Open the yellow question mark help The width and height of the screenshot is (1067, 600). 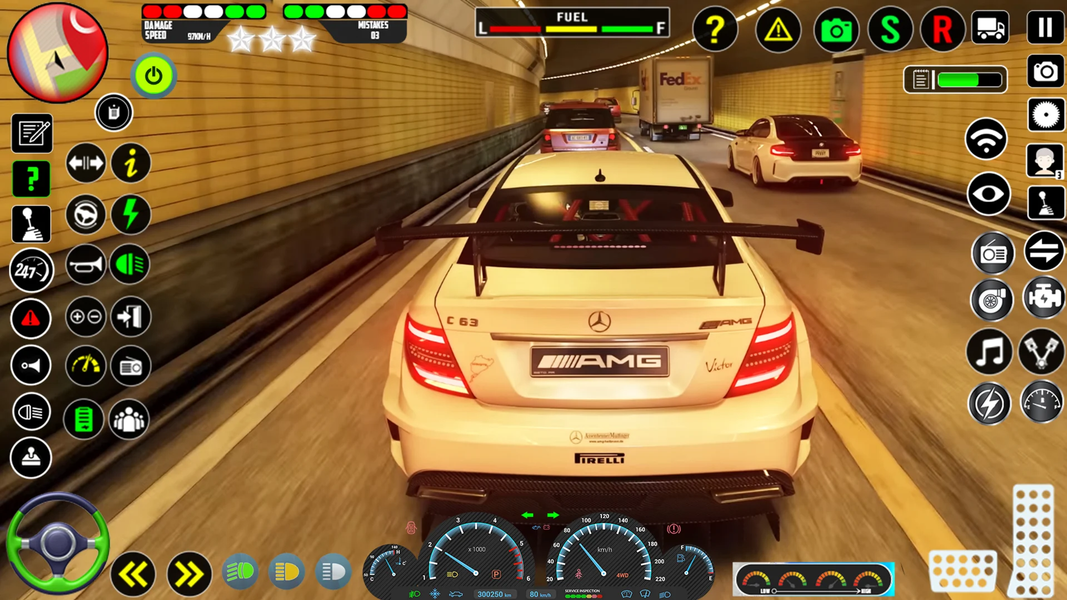pyautogui.click(x=715, y=31)
